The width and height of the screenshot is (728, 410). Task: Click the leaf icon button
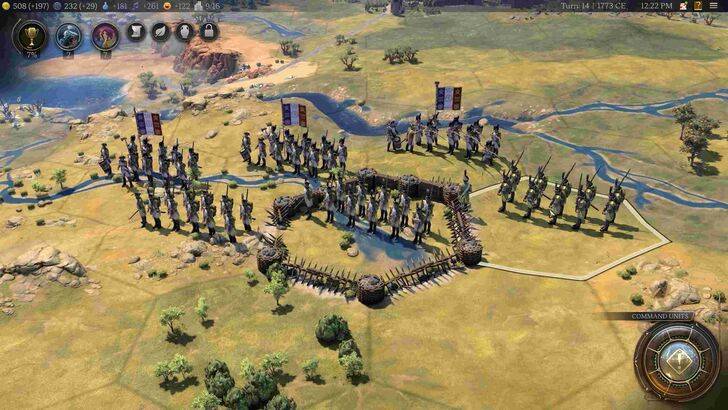[161, 32]
